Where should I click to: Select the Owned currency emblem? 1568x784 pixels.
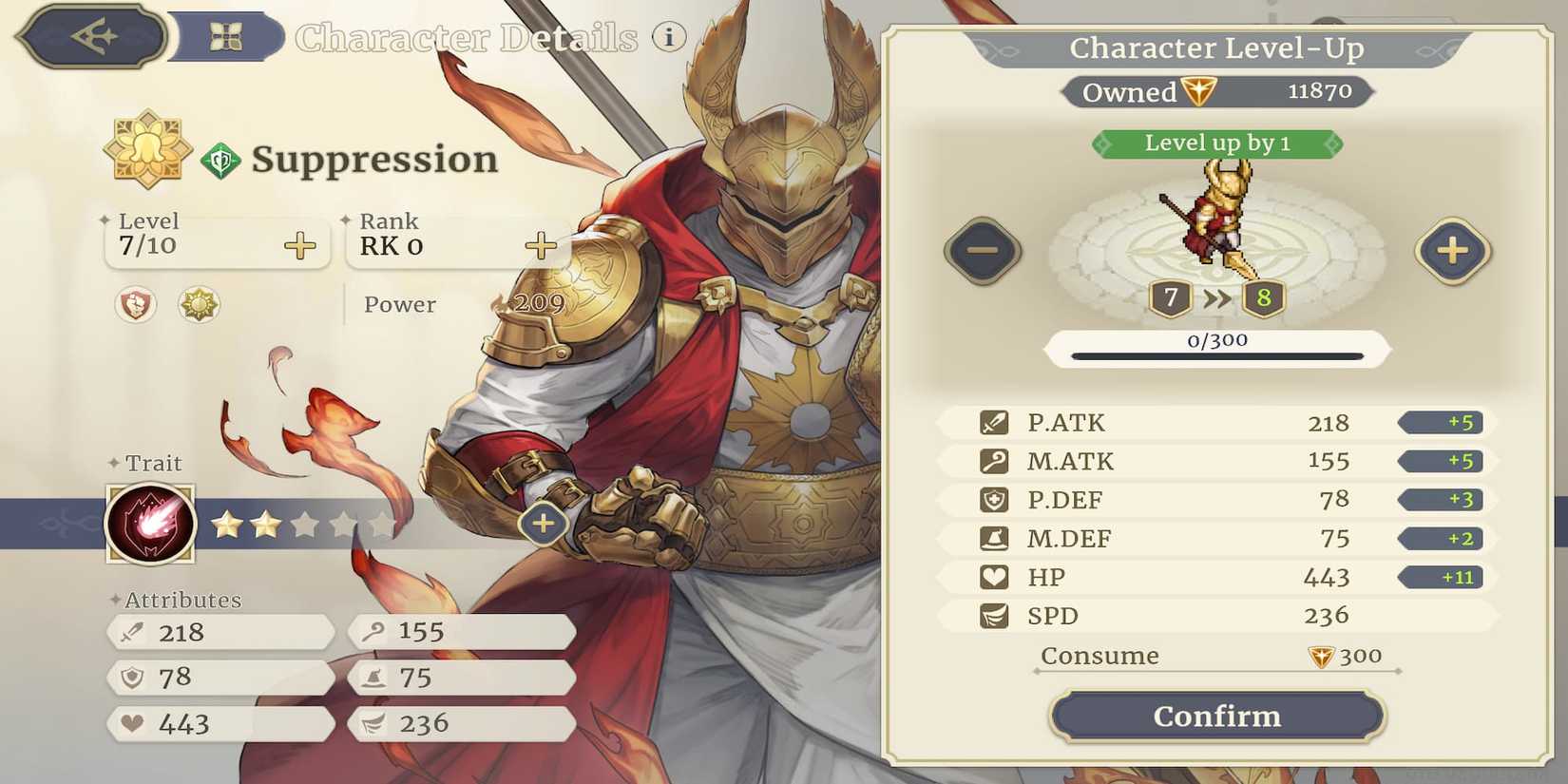[x=1199, y=92]
